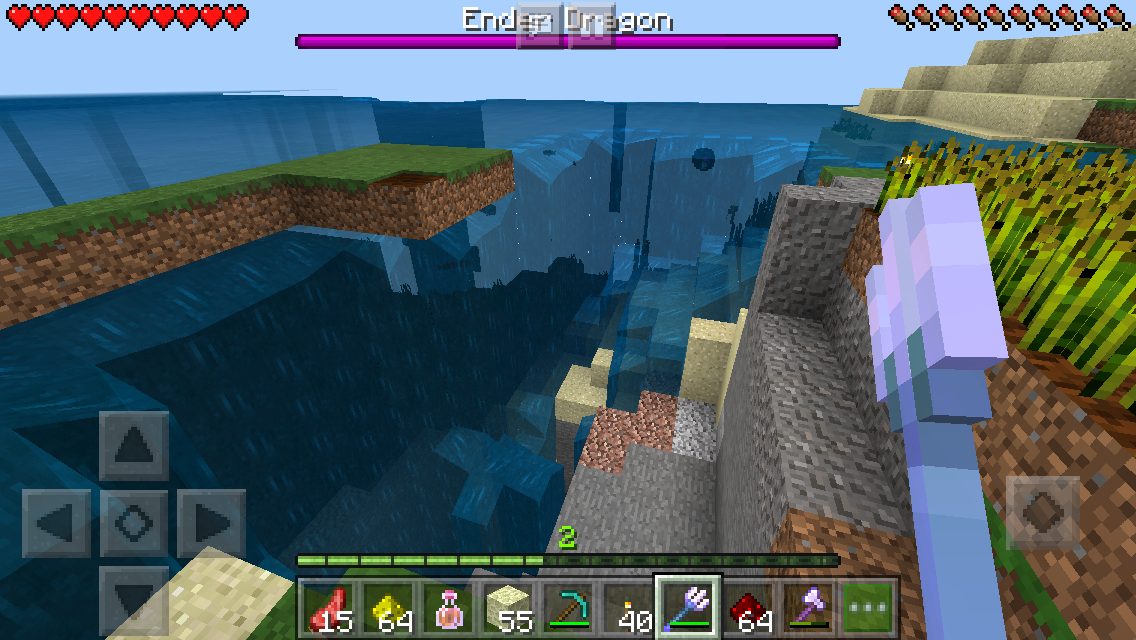Image resolution: width=1136 pixels, height=640 pixels.
Task: Strafe right with the right arrow
Action: [x=211, y=523]
